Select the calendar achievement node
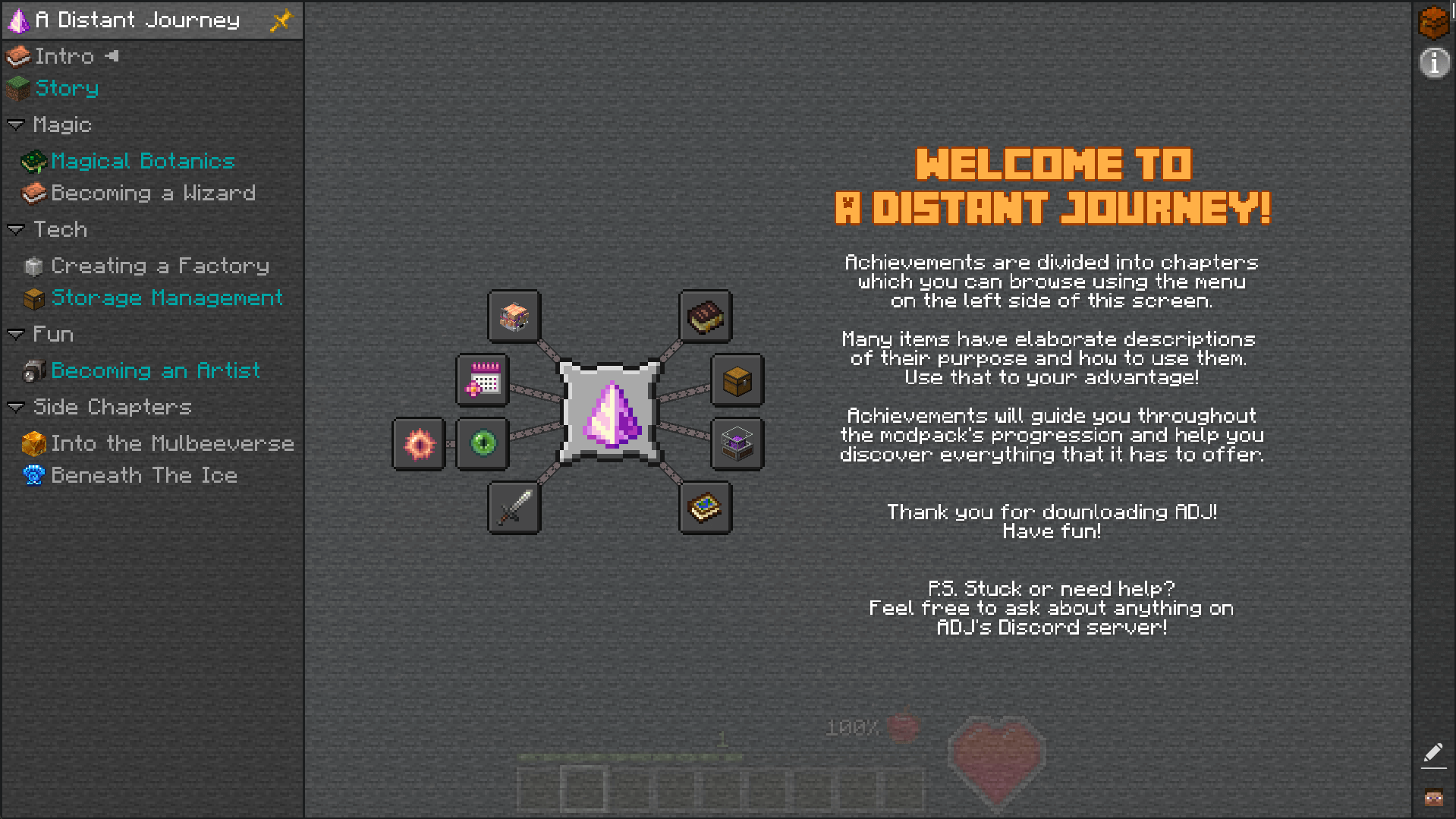This screenshot has height=819, width=1456. coord(482,381)
